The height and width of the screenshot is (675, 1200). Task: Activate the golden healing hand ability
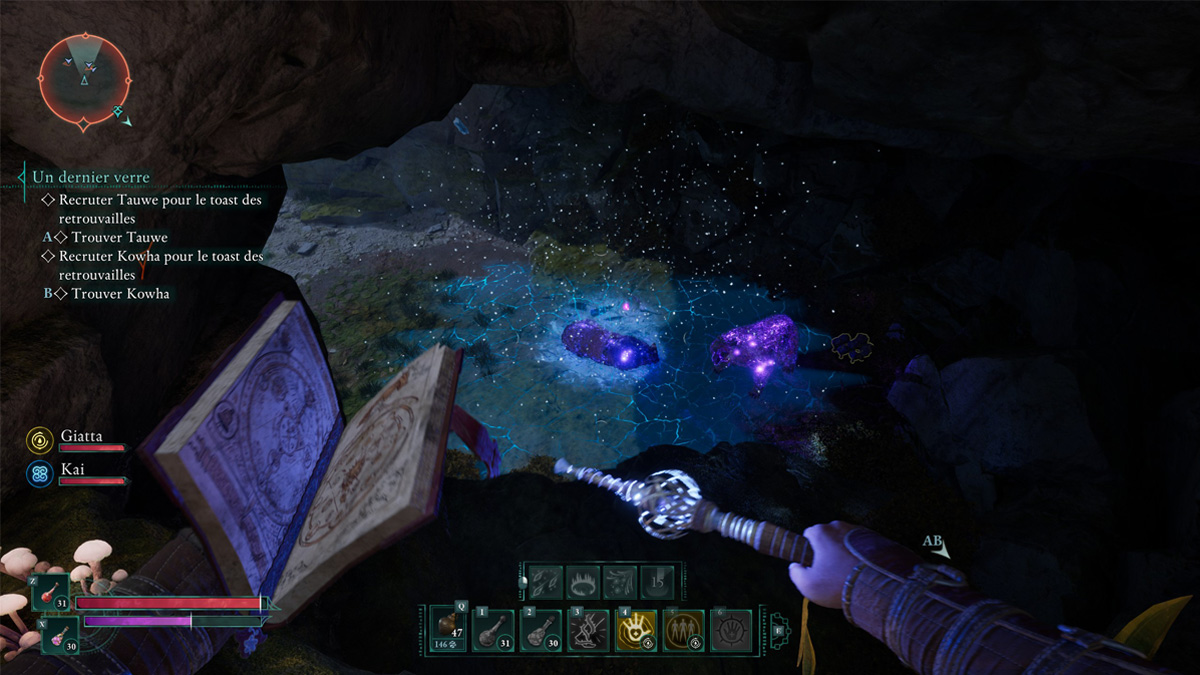click(x=637, y=631)
